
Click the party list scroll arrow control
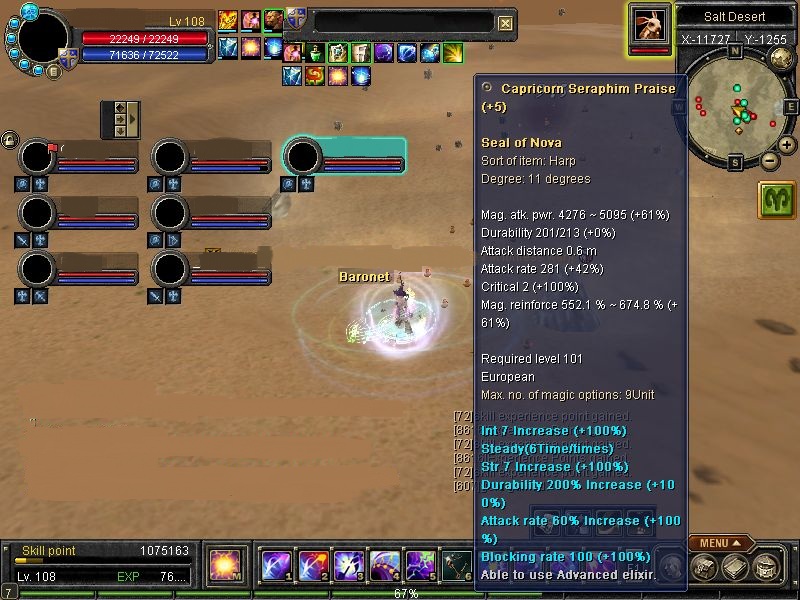tap(121, 119)
